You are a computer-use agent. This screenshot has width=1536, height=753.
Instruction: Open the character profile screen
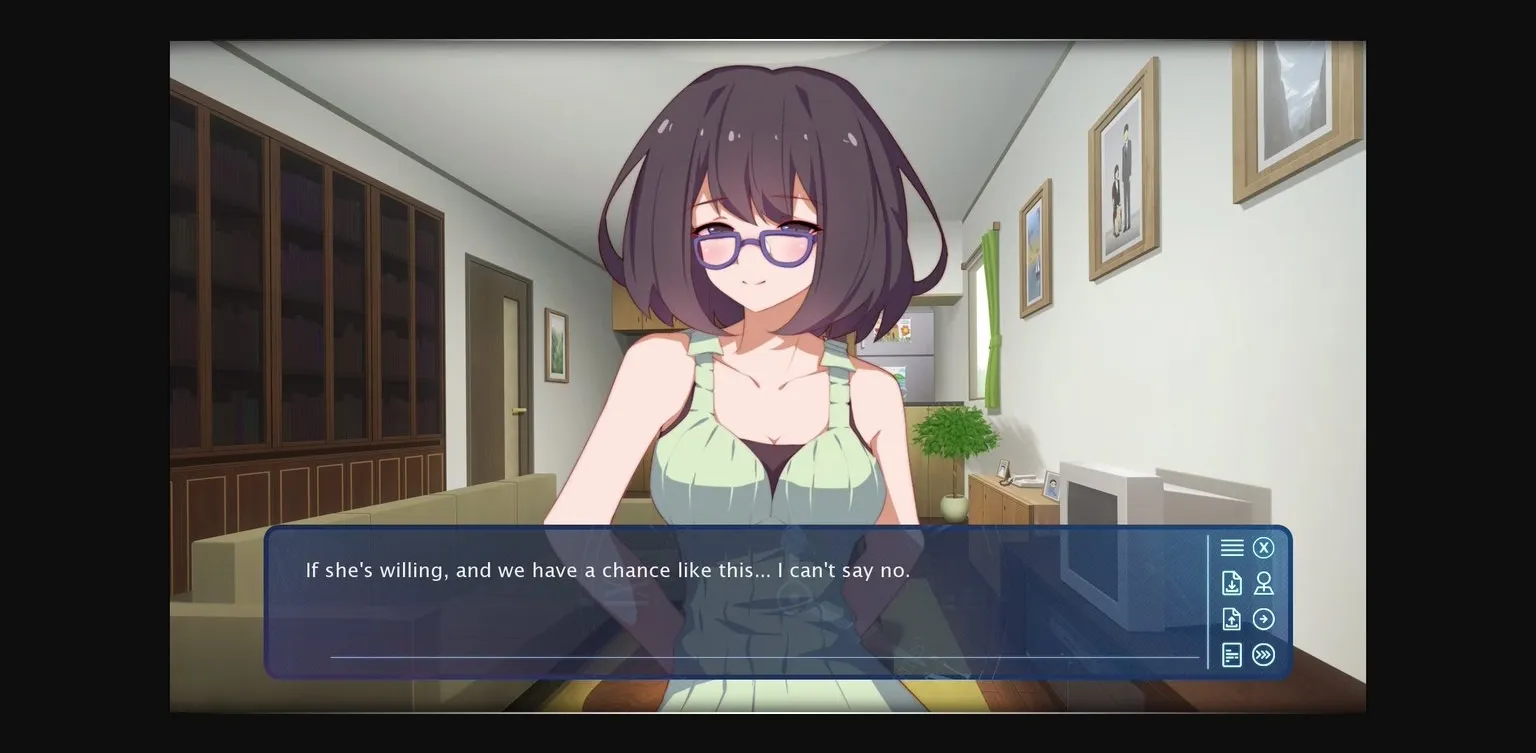point(1264,583)
